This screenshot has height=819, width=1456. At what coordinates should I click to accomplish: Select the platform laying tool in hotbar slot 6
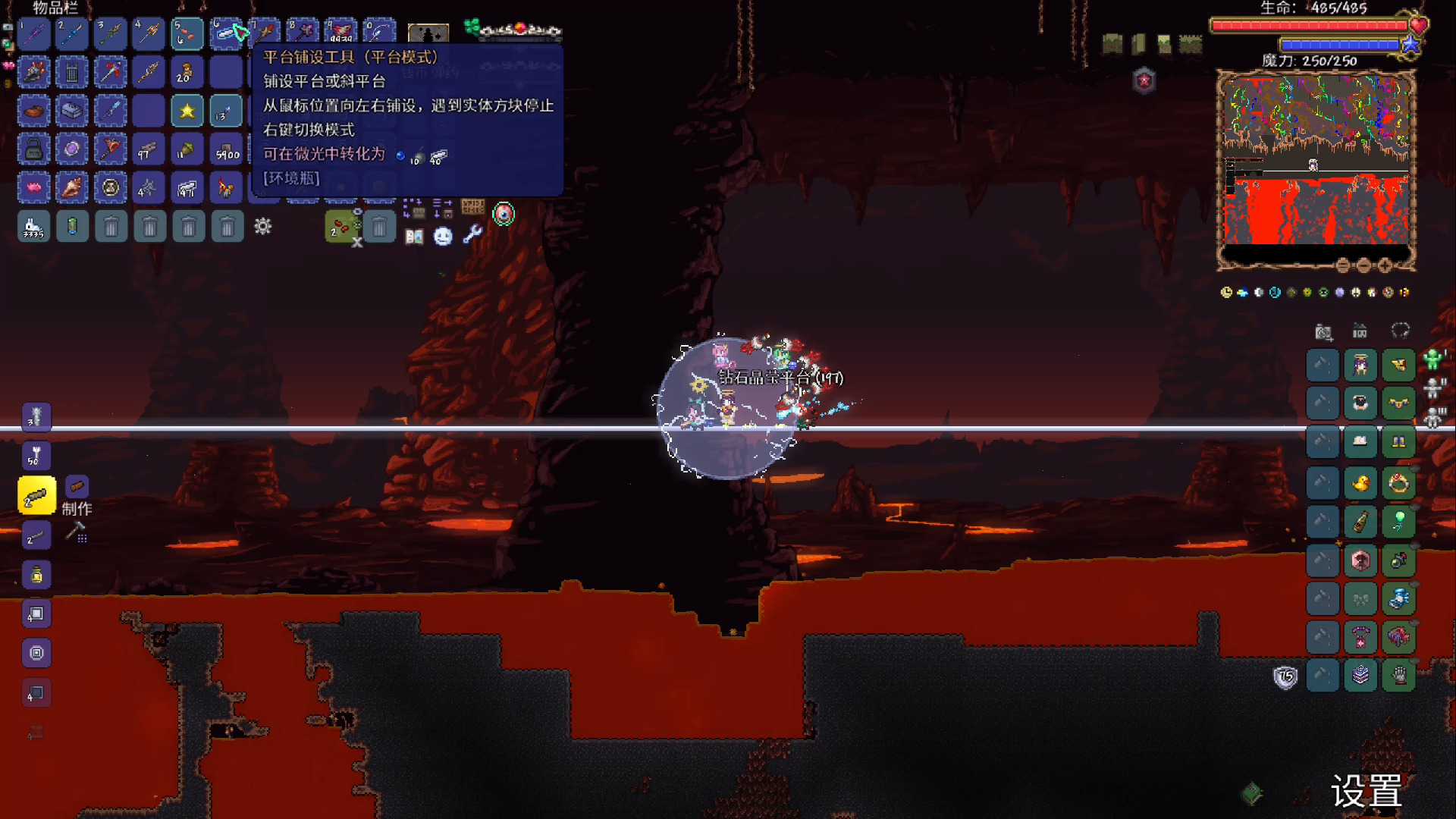[226, 34]
